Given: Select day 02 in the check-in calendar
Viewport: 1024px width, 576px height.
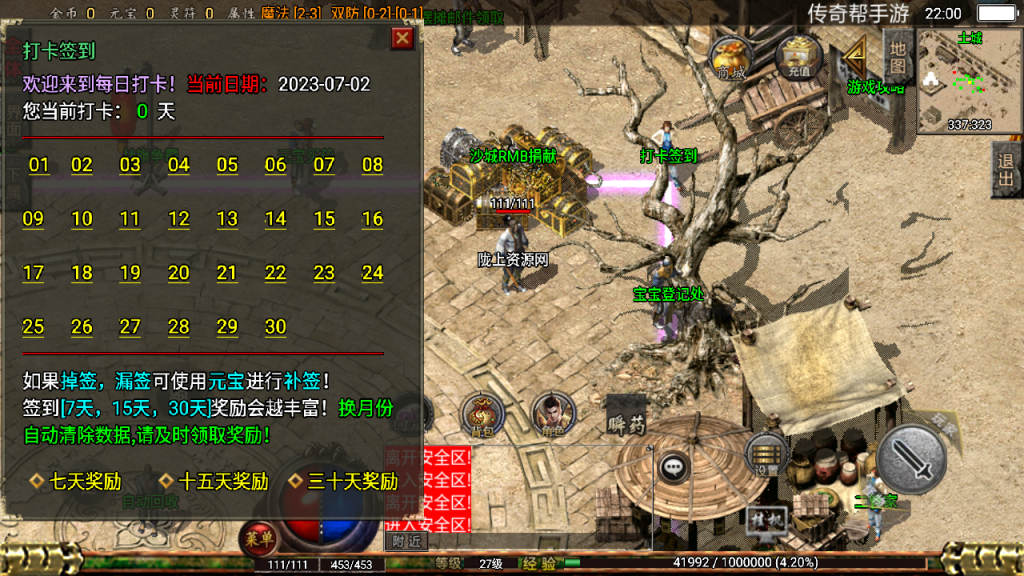Looking at the screenshot, I should pyautogui.click(x=82, y=165).
